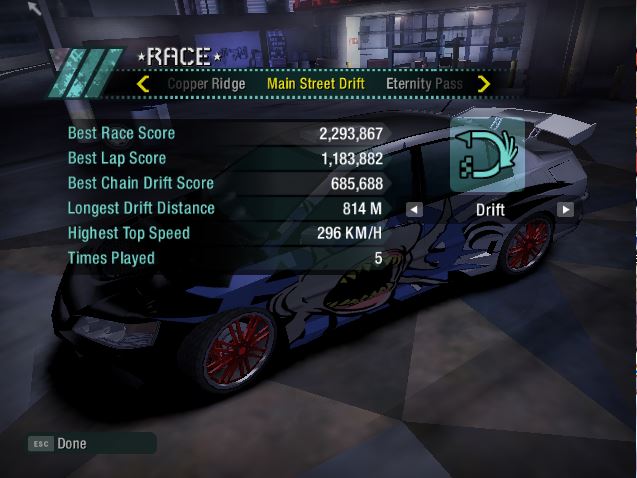This screenshot has height=478, width=637.
Task: Select the Main Street Drift track
Action: pos(315,84)
